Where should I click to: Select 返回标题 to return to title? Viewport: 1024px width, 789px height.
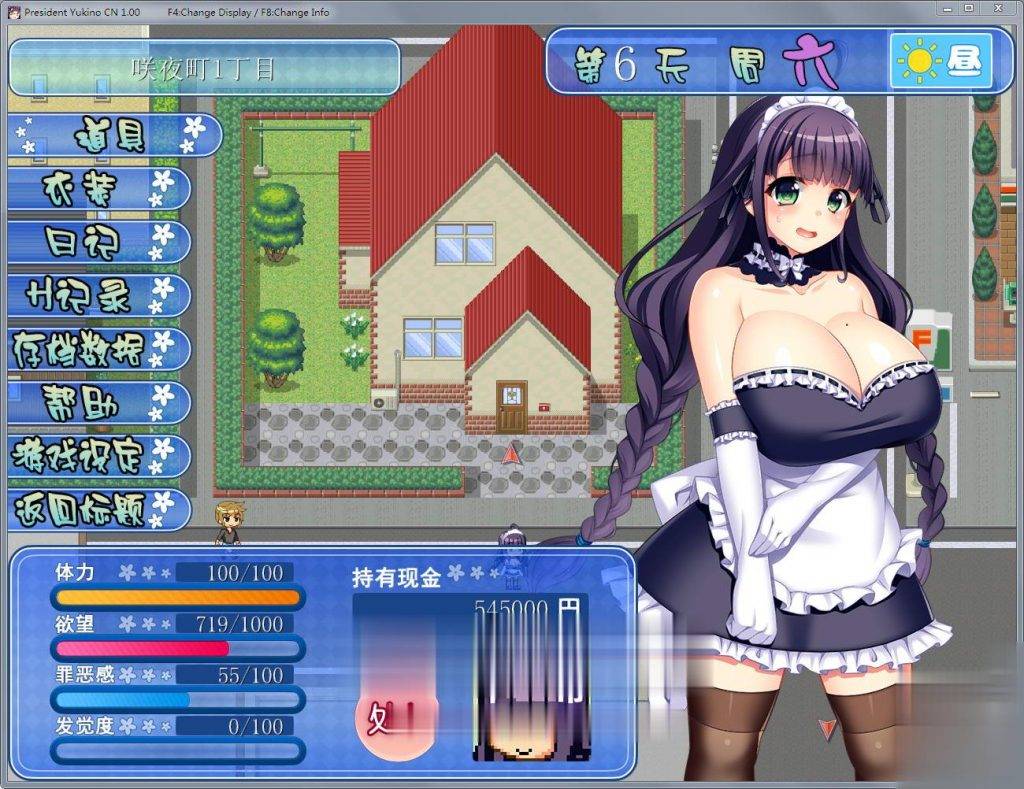point(98,510)
